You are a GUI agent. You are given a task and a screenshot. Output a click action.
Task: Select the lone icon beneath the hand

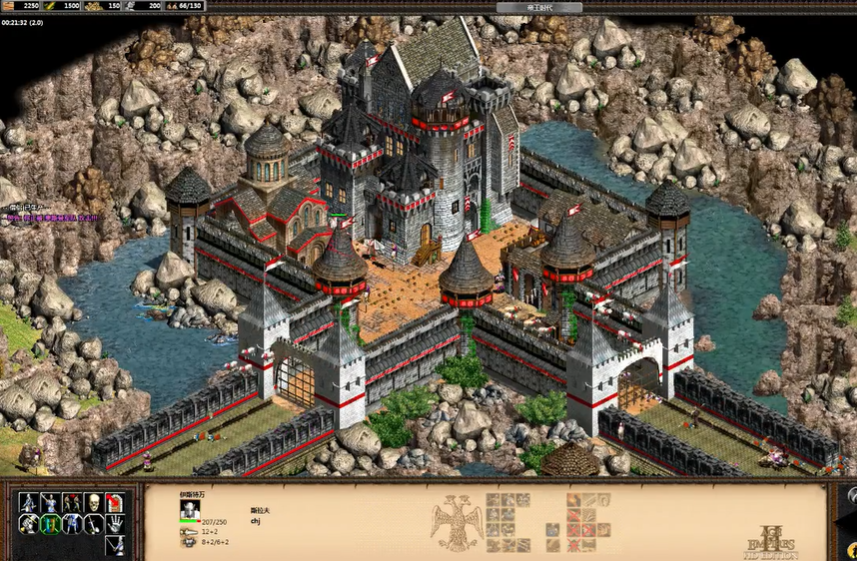pyautogui.click(x=115, y=545)
